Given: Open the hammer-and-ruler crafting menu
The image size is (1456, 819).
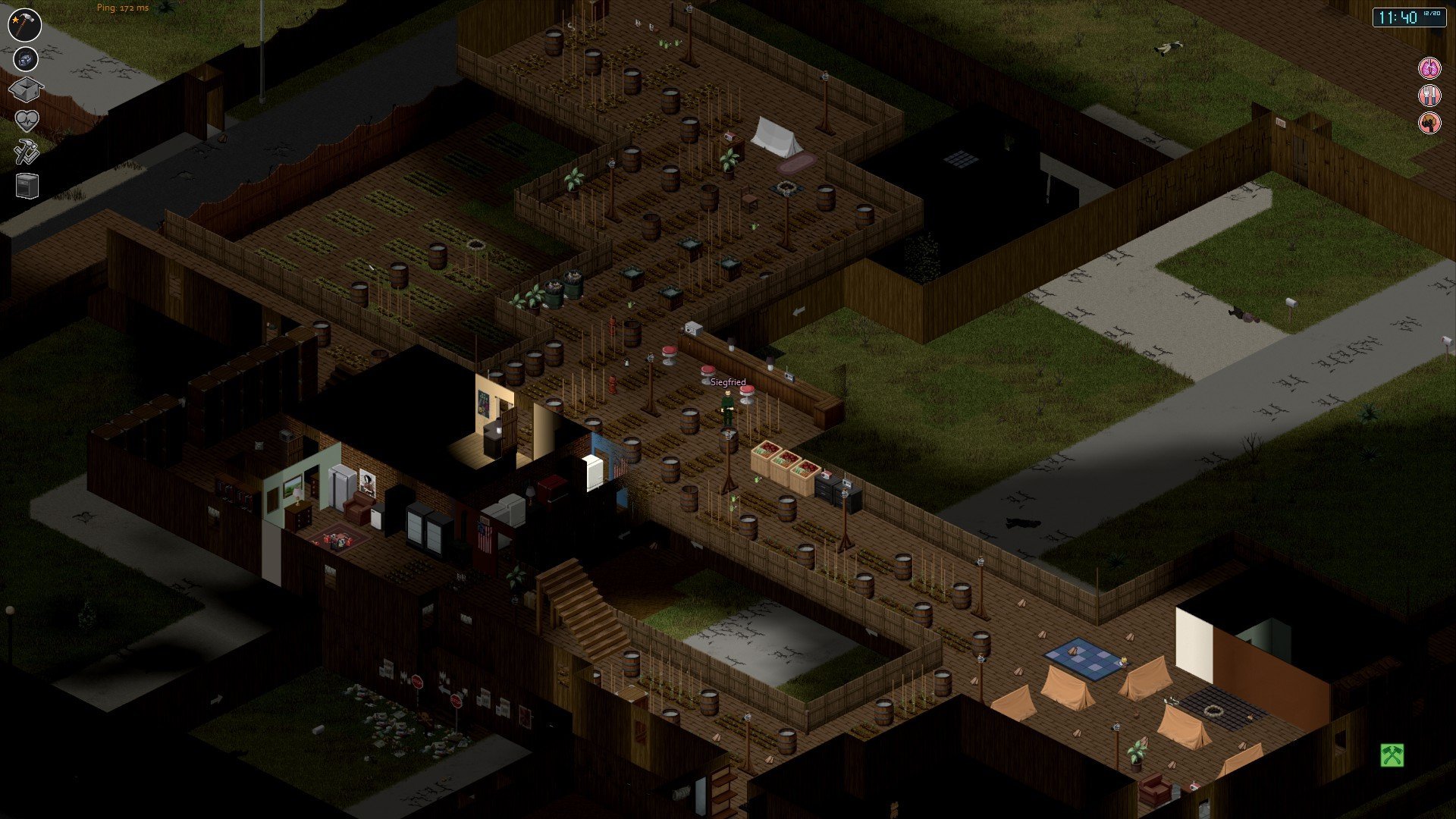Looking at the screenshot, I should [x=27, y=152].
